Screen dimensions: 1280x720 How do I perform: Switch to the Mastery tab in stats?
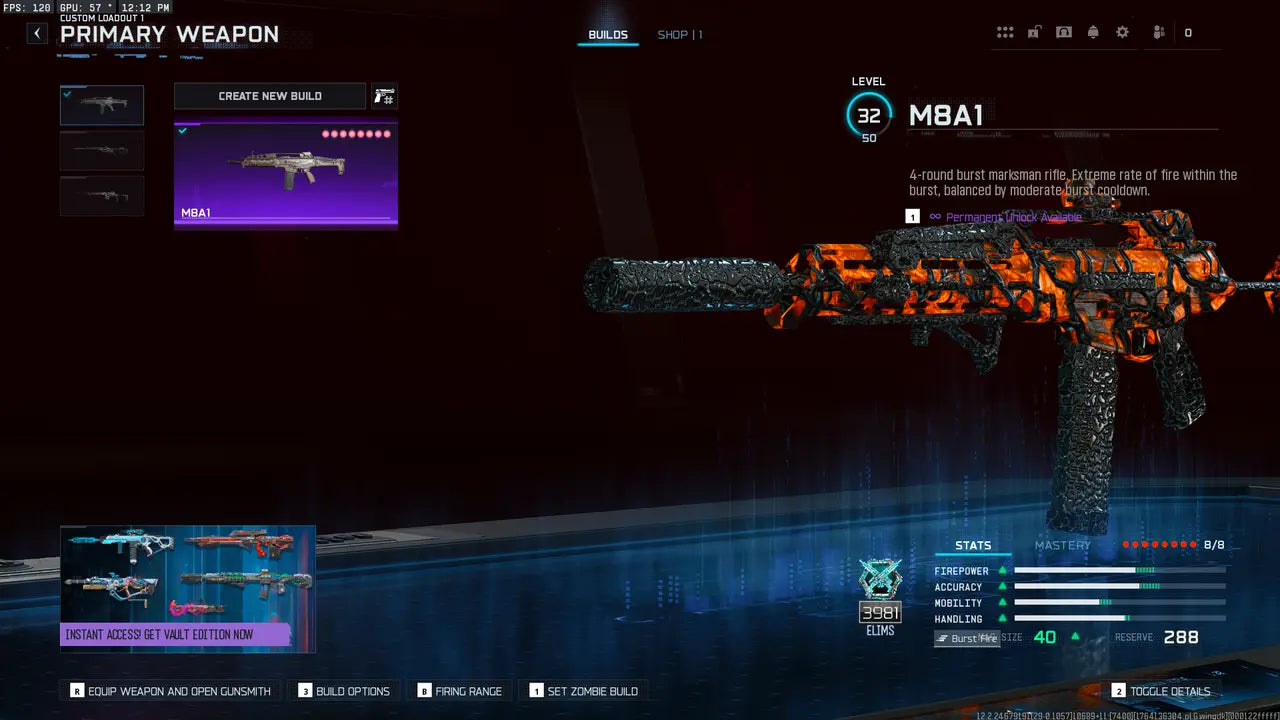click(x=1062, y=545)
